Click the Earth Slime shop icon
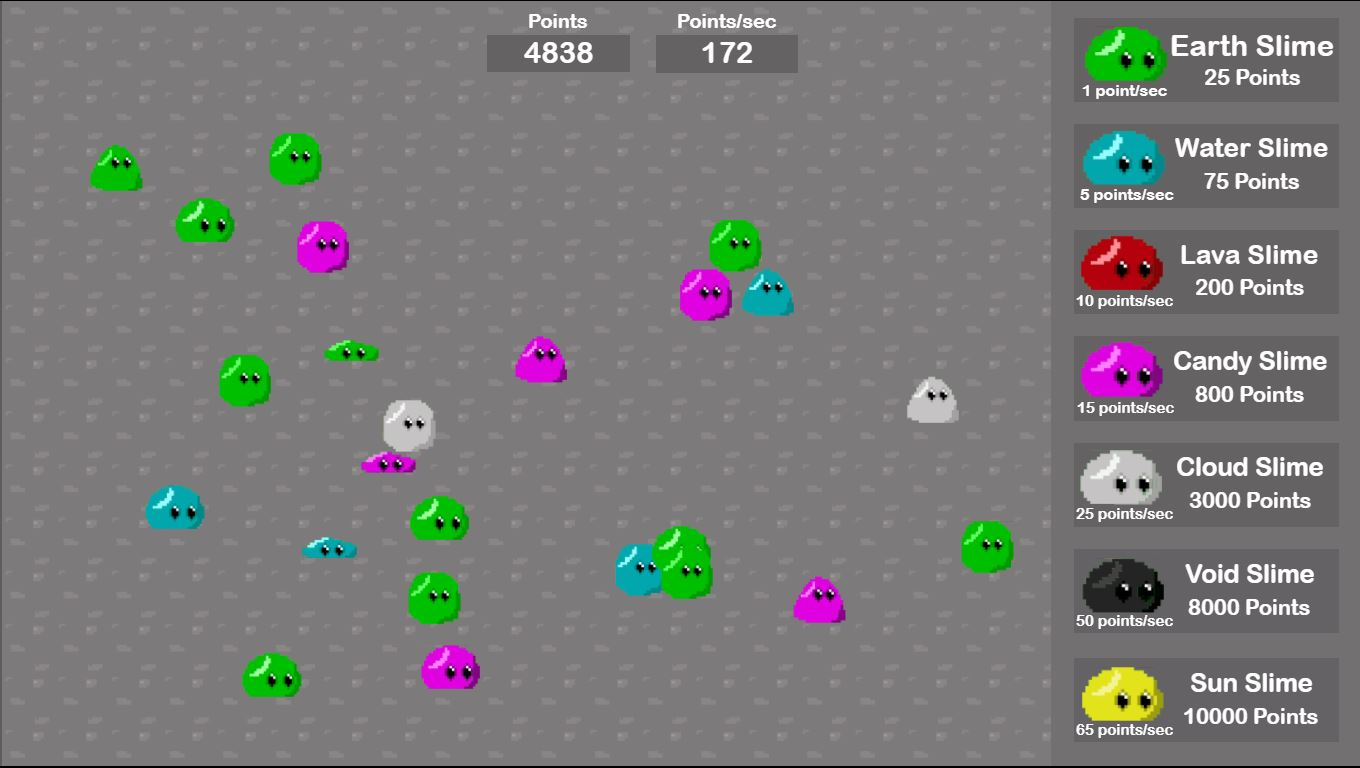The image size is (1360, 768). [1122, 55]
